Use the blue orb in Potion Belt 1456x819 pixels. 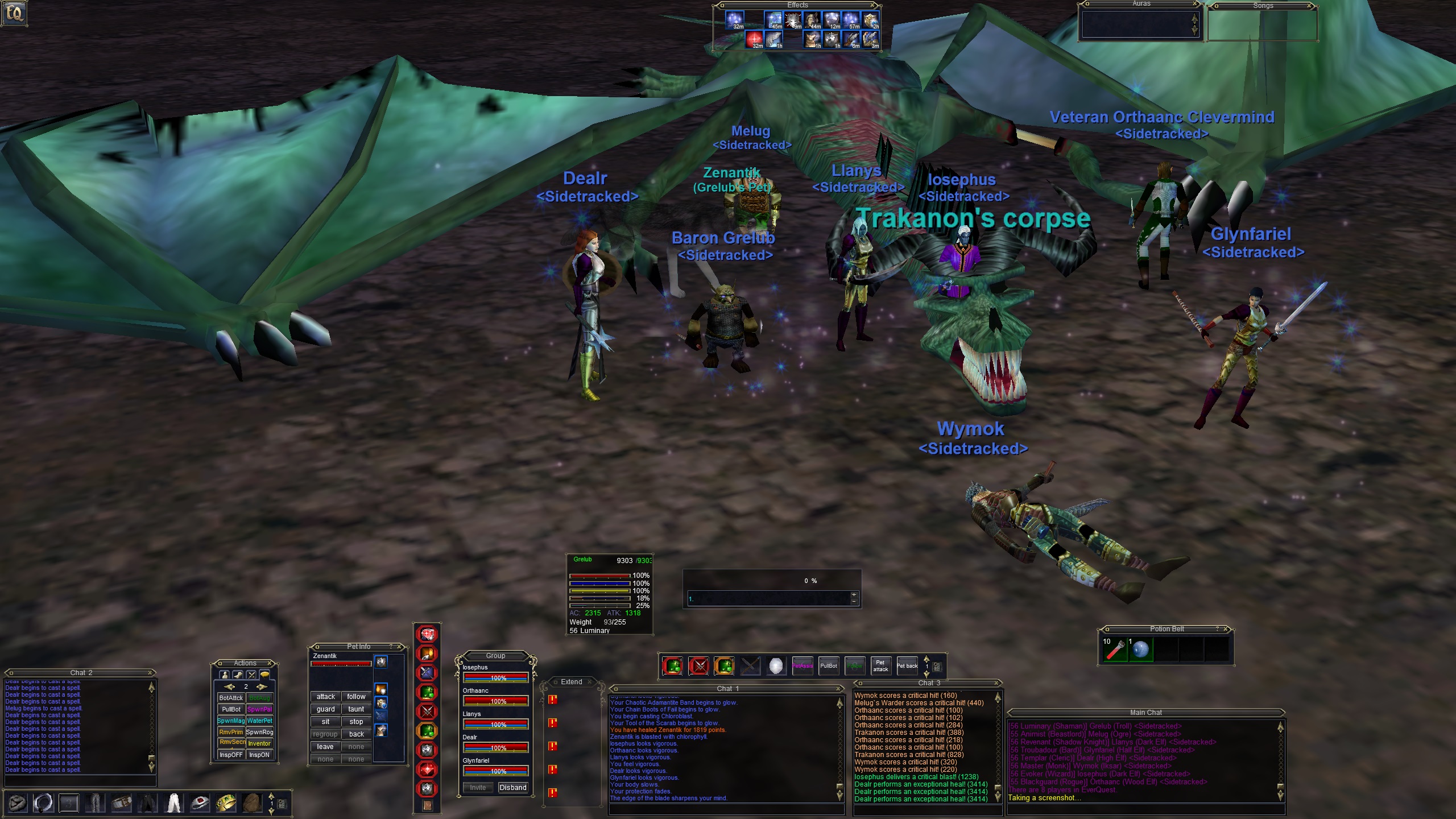[x=1140, y=650]
